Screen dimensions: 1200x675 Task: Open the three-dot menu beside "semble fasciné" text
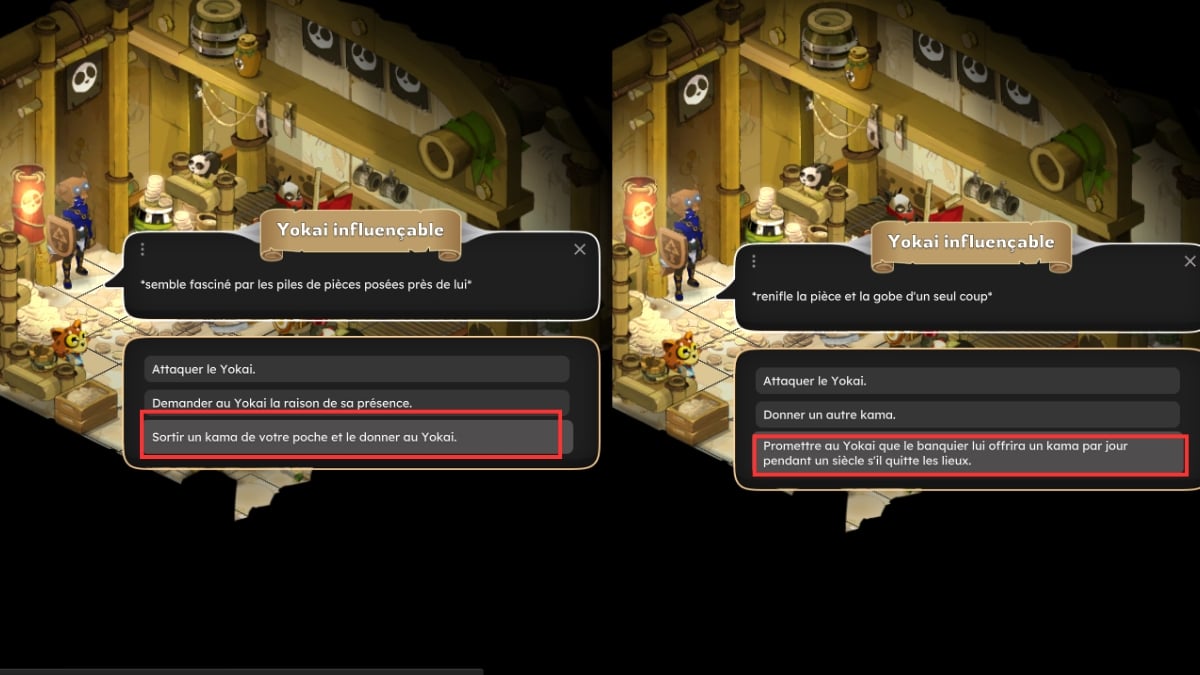pyautogui.click(x=143, y=249)
